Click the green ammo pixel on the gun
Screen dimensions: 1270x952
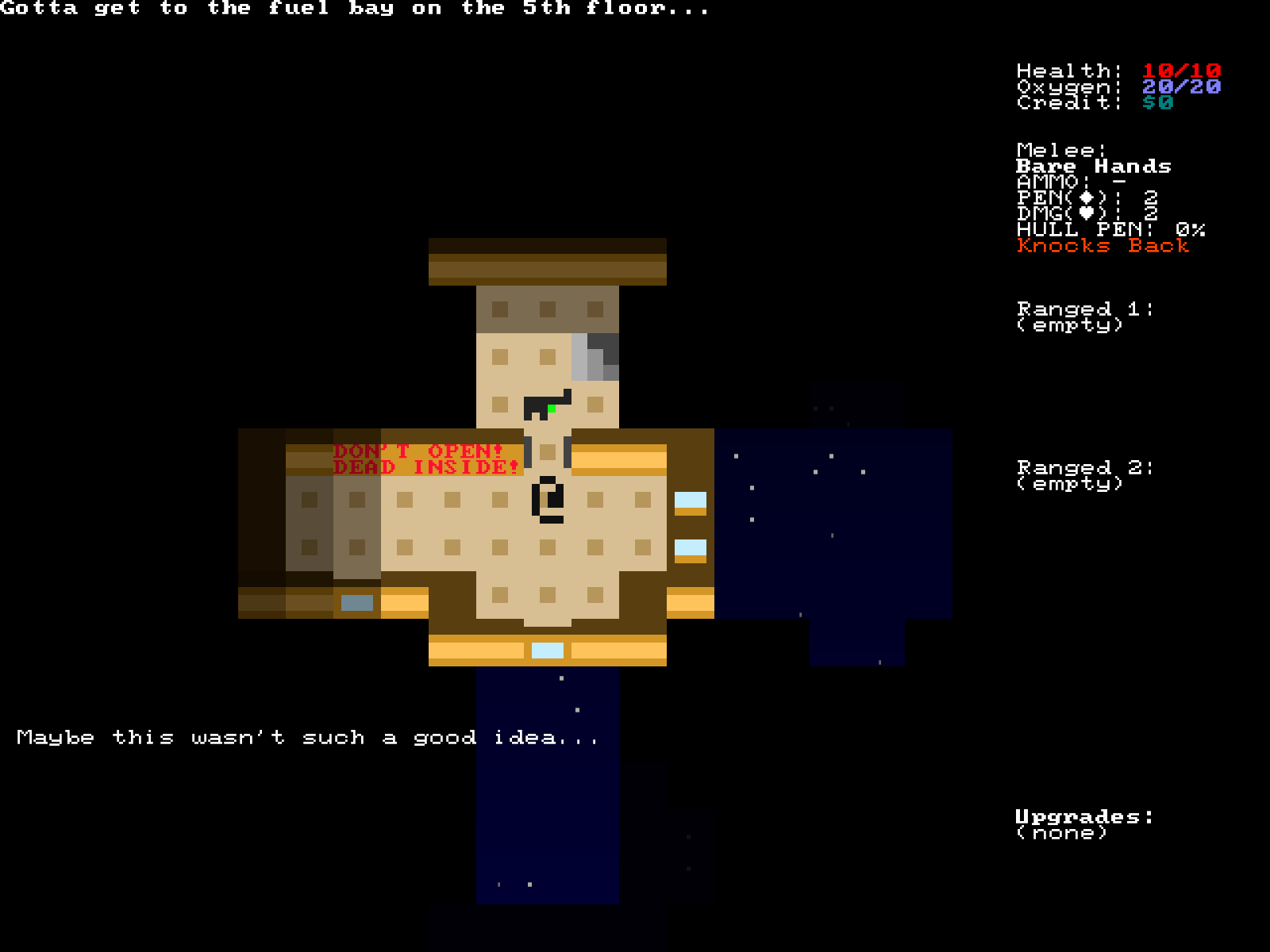coord(552,408)
